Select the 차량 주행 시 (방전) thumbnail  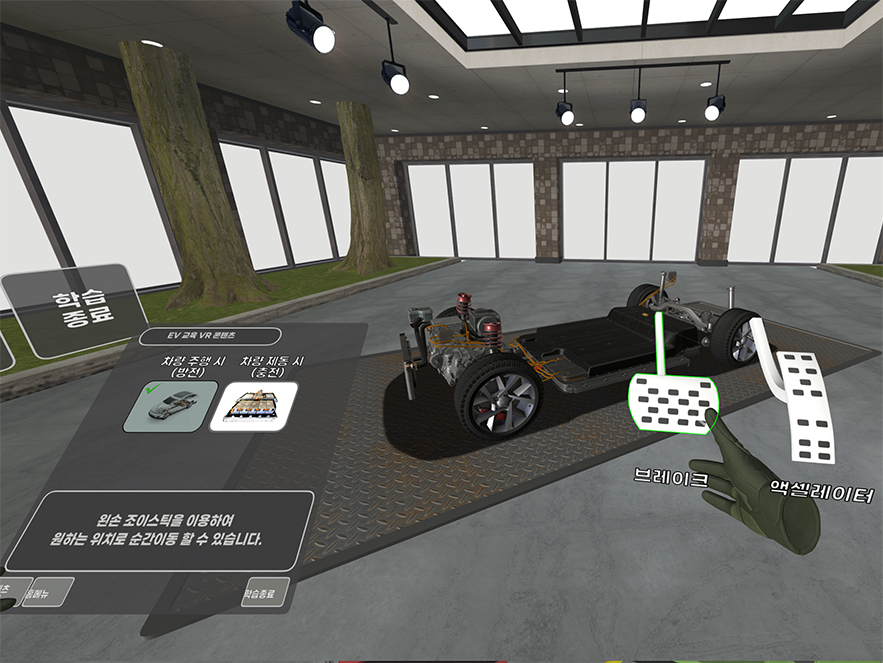[x=169, y=407]
